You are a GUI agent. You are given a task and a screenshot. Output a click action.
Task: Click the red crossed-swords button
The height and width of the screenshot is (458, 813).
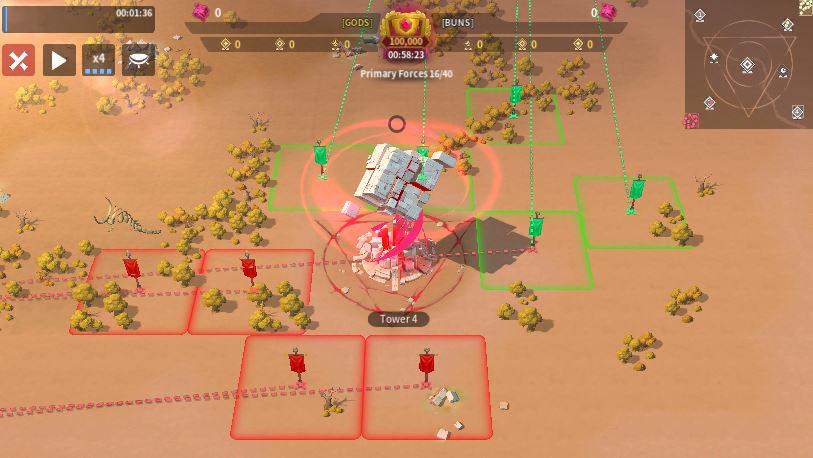pyautogui.click(x=18, y=60)
